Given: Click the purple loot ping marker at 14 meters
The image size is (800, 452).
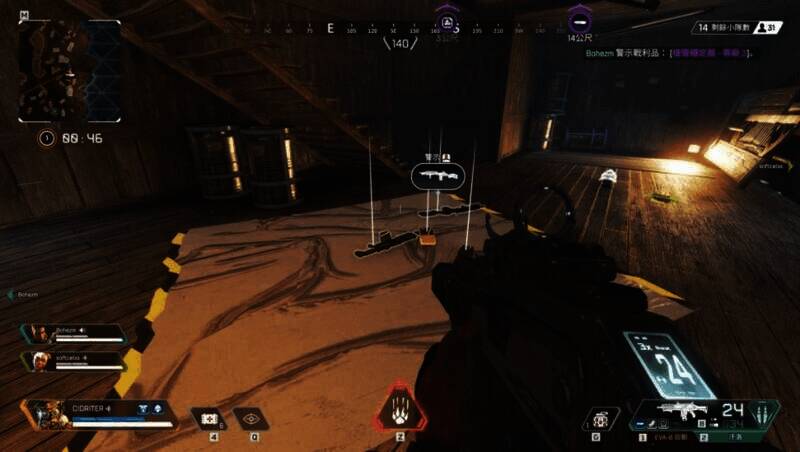Looking at the screenshot, I should (x=578, y=20).
